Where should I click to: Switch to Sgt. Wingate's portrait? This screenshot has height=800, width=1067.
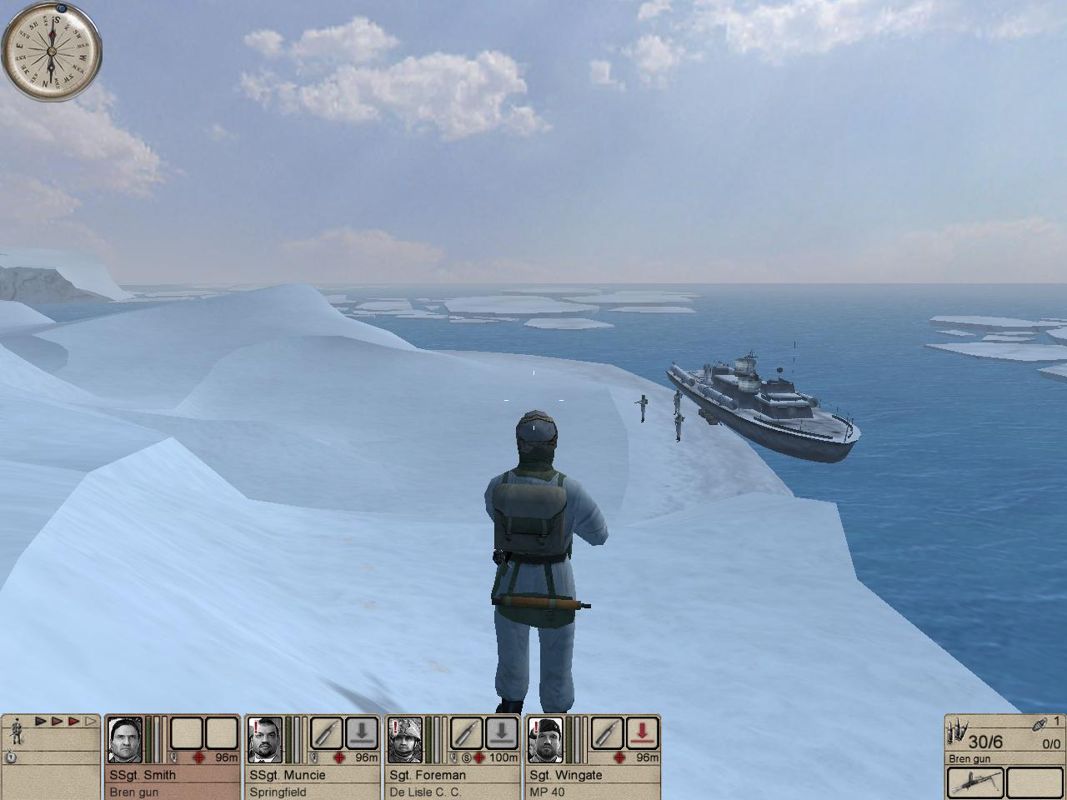click(545, 741)
